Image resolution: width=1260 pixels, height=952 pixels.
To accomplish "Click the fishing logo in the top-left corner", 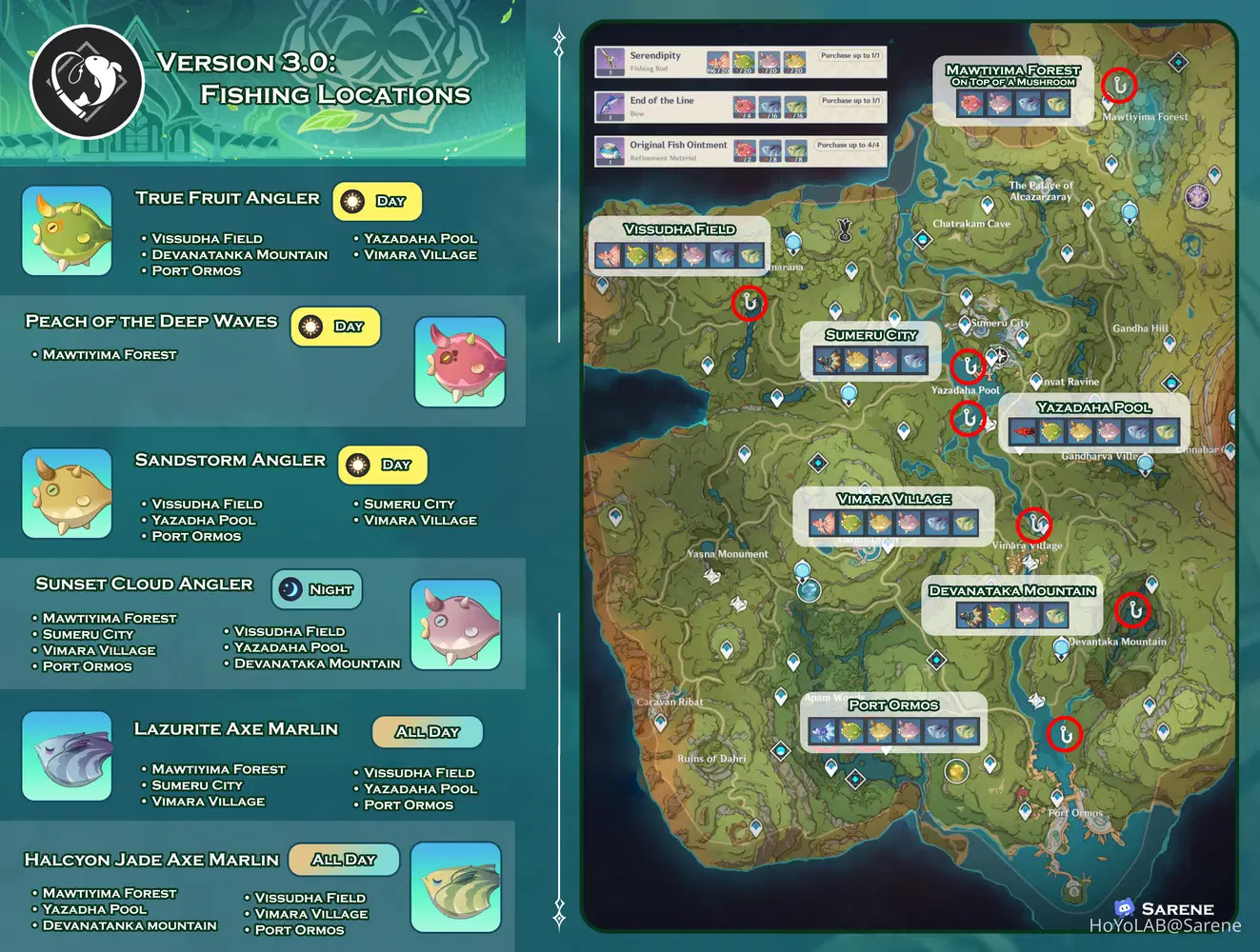I will click(87, 81).
